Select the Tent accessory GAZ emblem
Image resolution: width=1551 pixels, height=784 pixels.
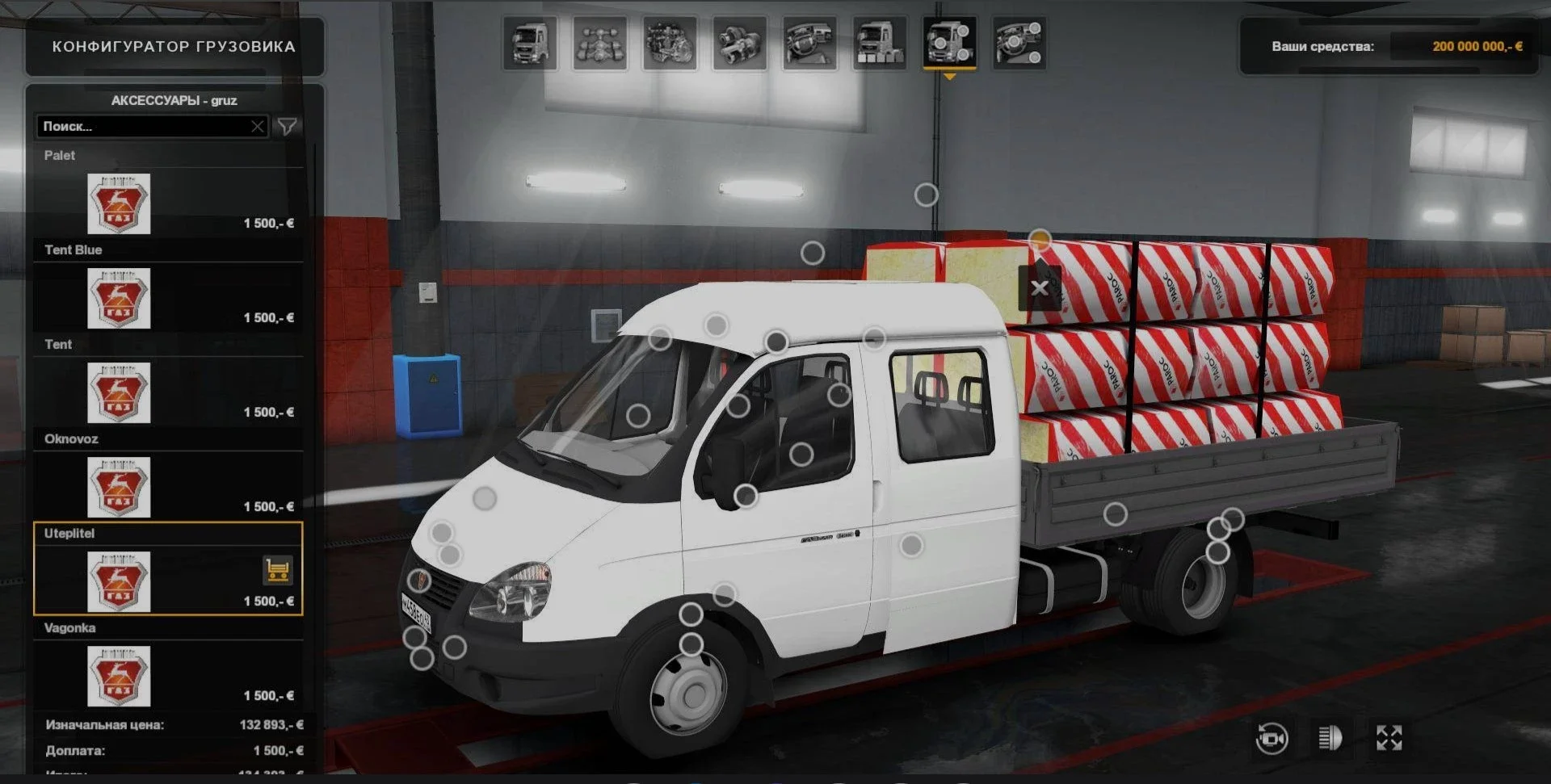pyautogui.click(x=117, y=393)
